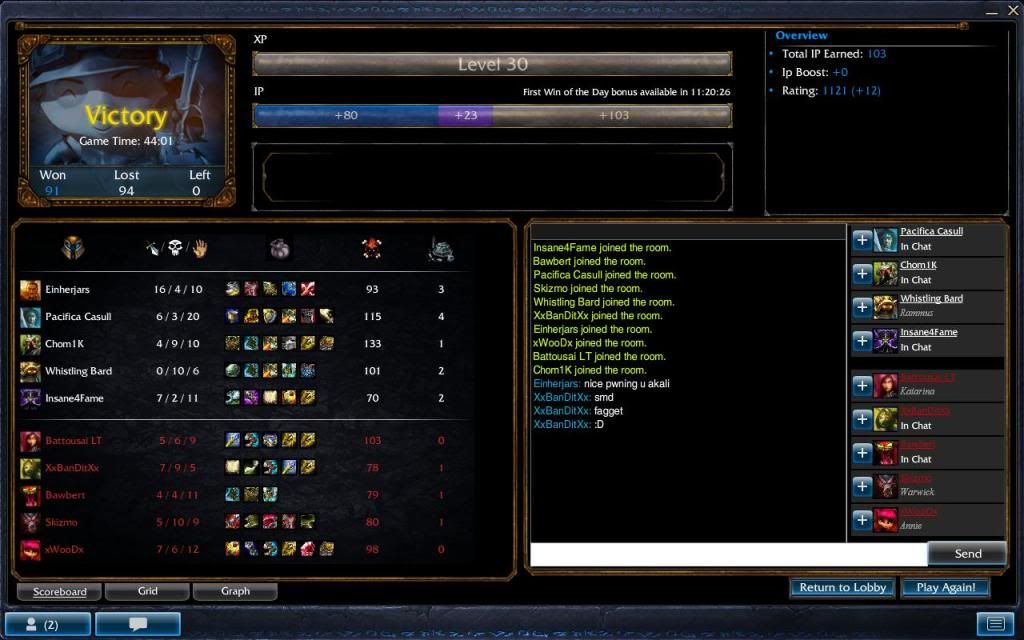Open Pacifica Casull's profile name link
The height and width of the screenshot is (640, 1024).
point(931,232)
